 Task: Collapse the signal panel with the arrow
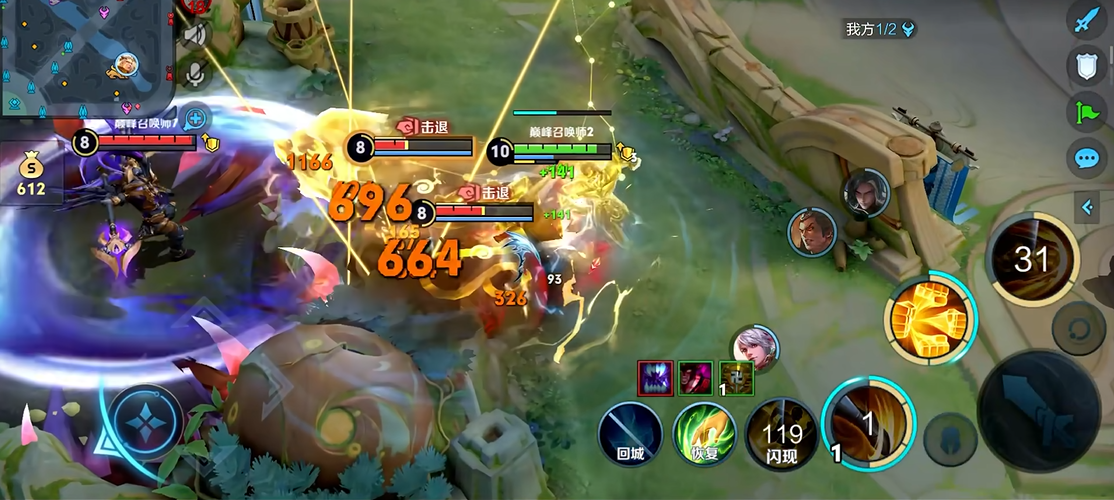click(x=1088, y=207)
